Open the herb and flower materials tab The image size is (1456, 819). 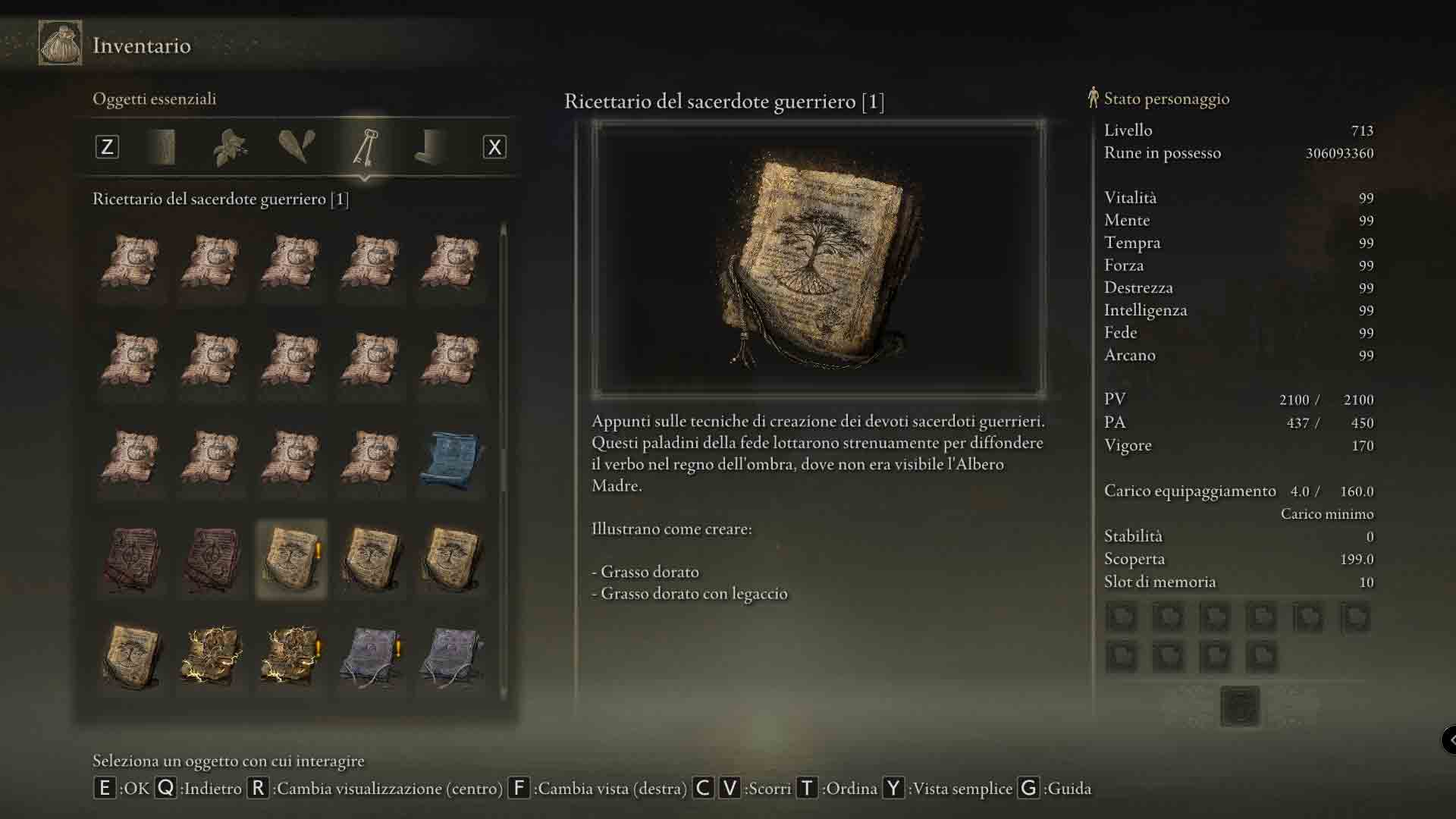[x=230, y=147]
